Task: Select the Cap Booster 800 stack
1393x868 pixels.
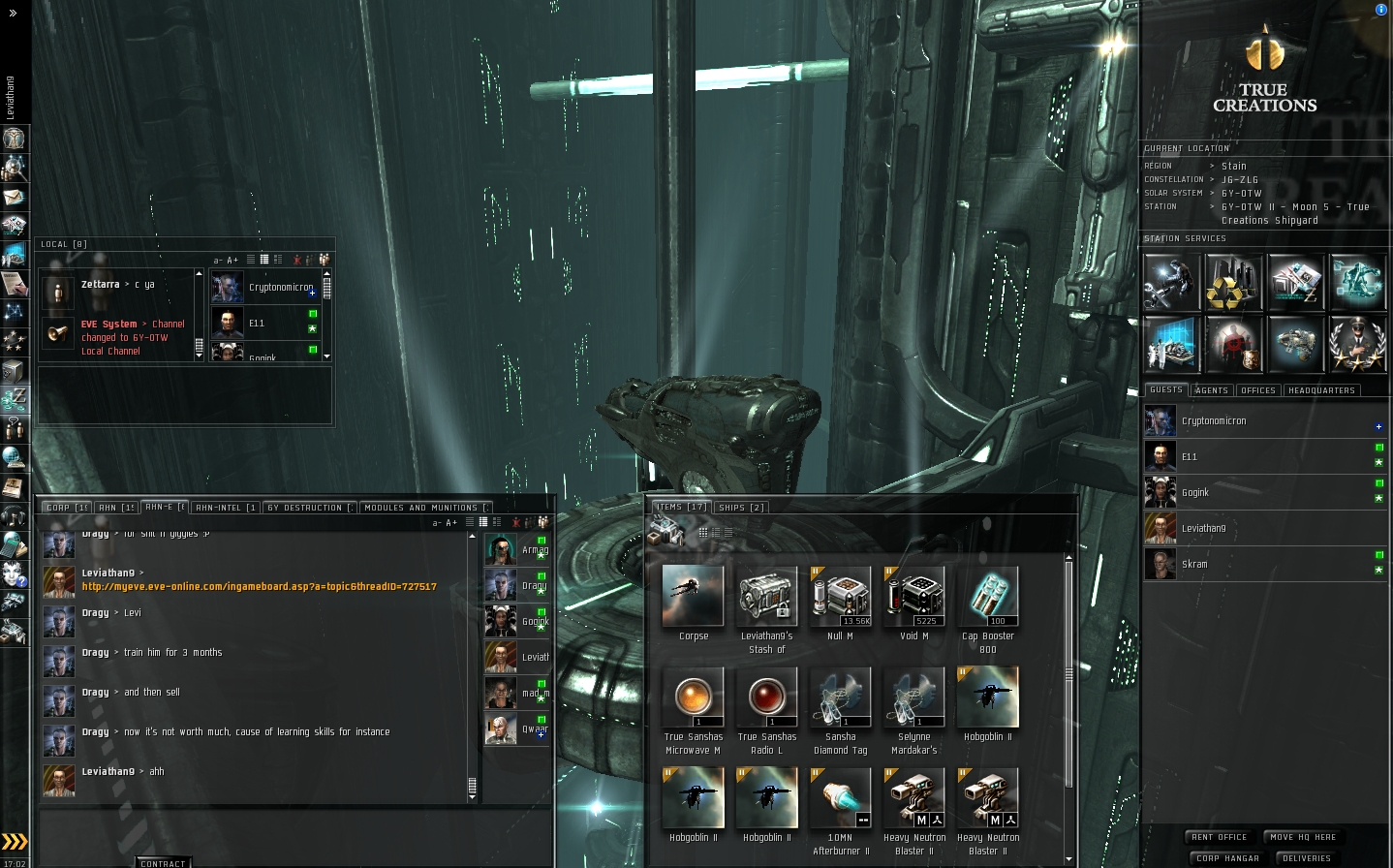Action: pos(987,598)
